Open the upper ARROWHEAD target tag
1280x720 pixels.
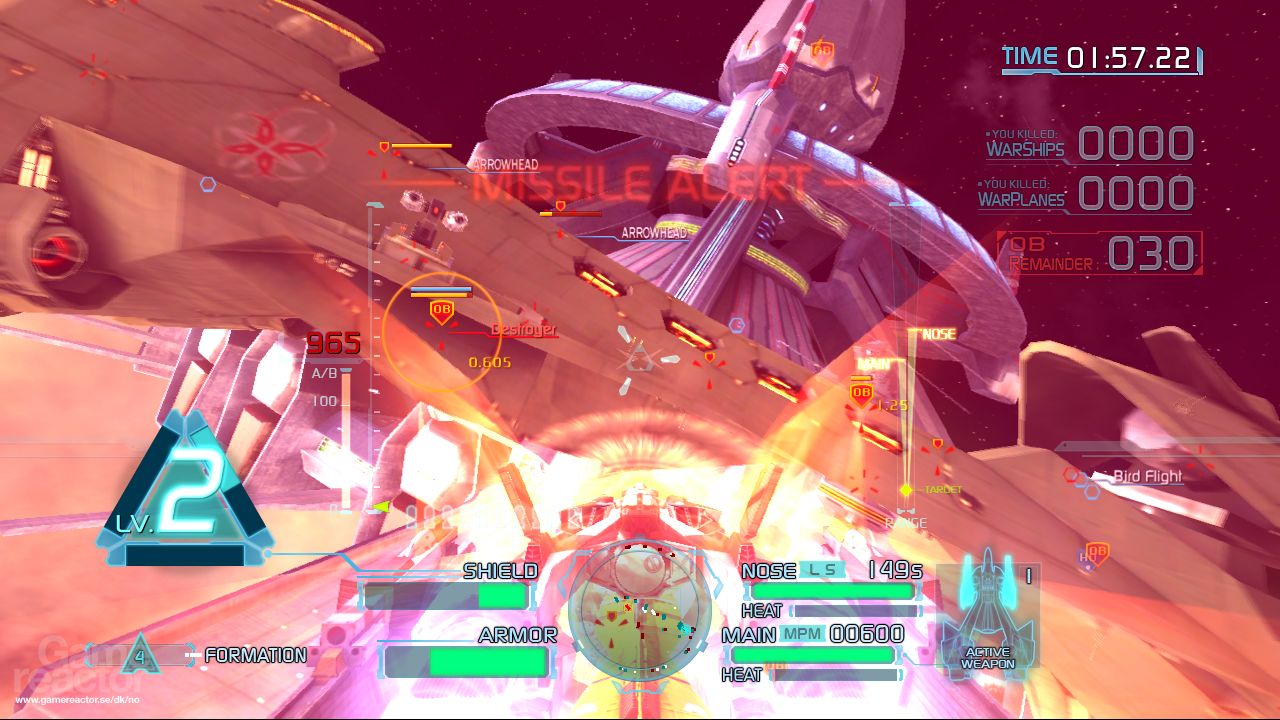[503, 163]
